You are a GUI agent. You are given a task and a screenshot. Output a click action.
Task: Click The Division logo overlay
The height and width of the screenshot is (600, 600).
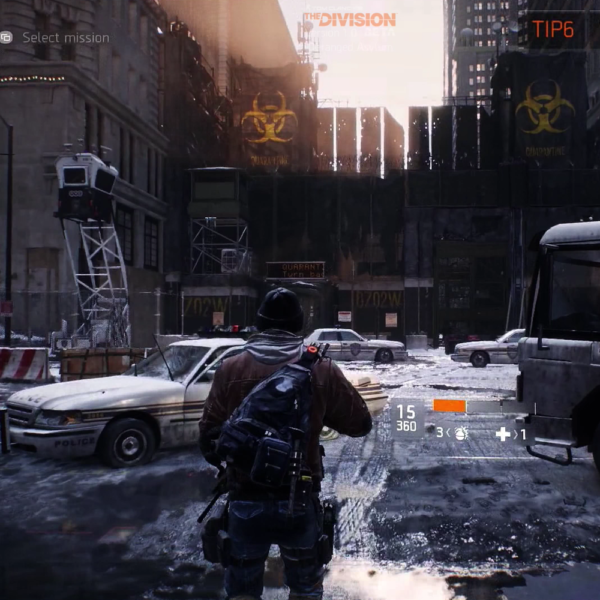point(349,19)
